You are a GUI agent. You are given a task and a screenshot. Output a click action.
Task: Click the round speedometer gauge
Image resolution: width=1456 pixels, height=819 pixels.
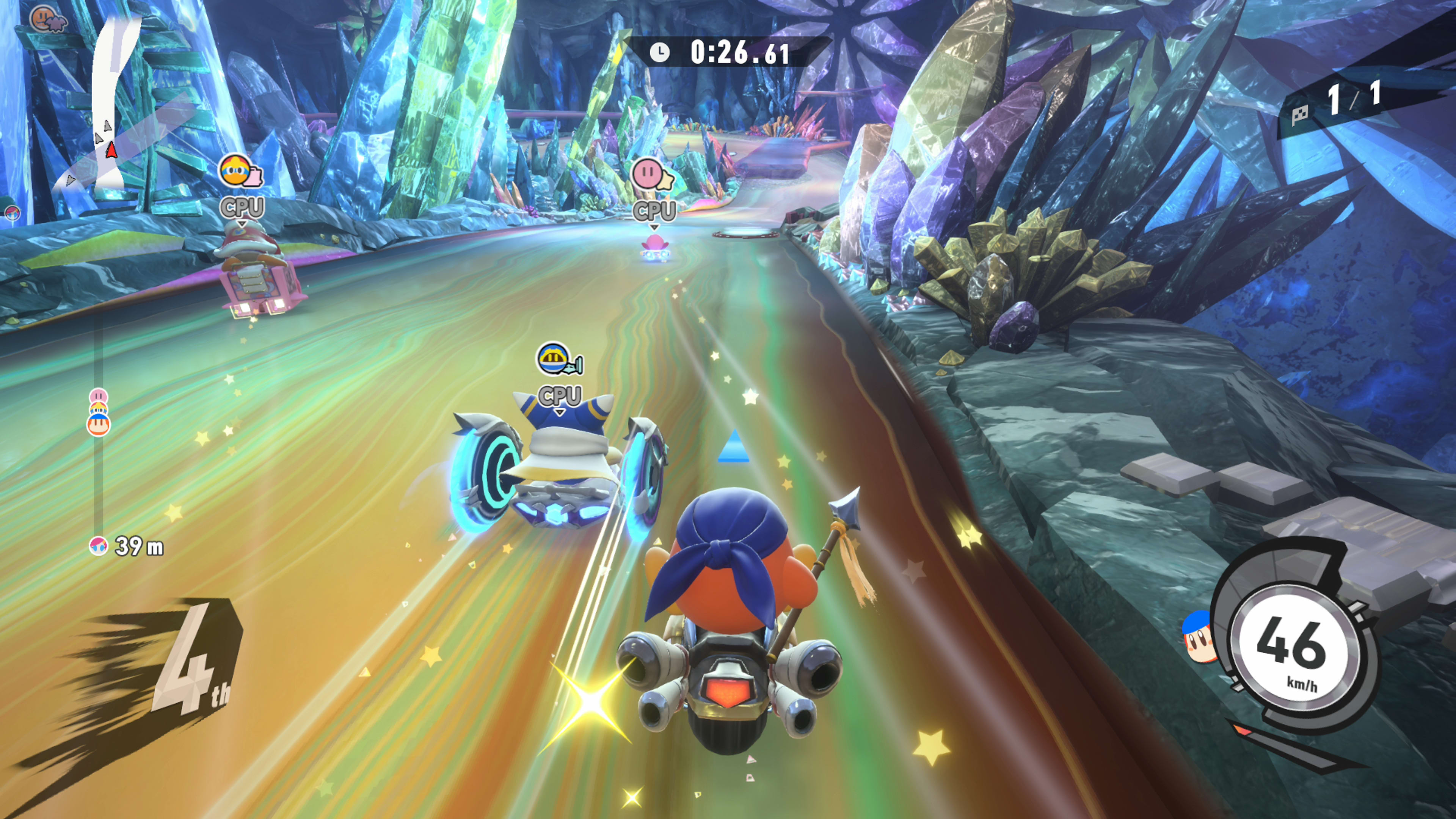tap(1294, 650)
